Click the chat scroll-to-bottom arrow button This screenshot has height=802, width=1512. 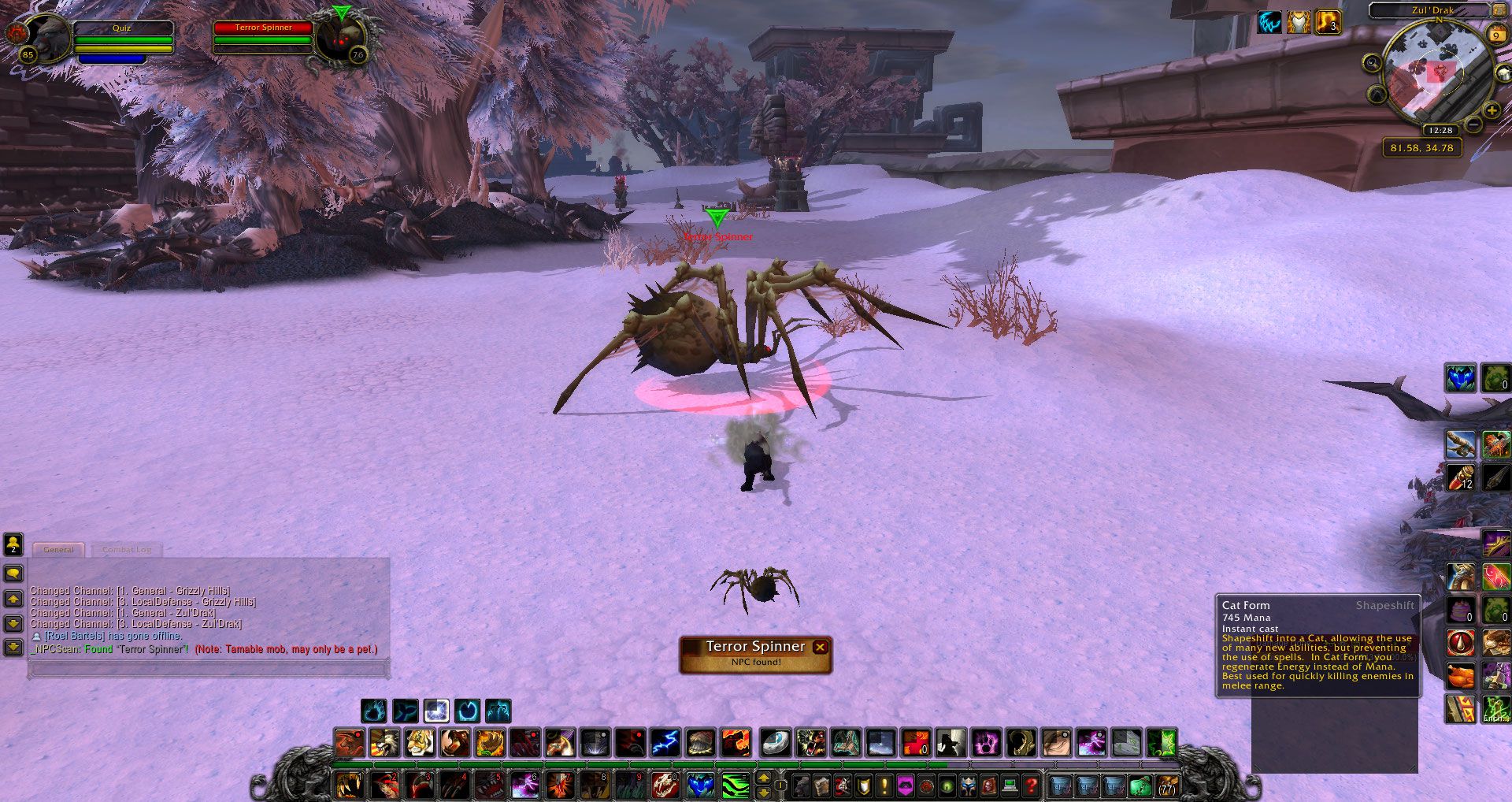(13, 648)
